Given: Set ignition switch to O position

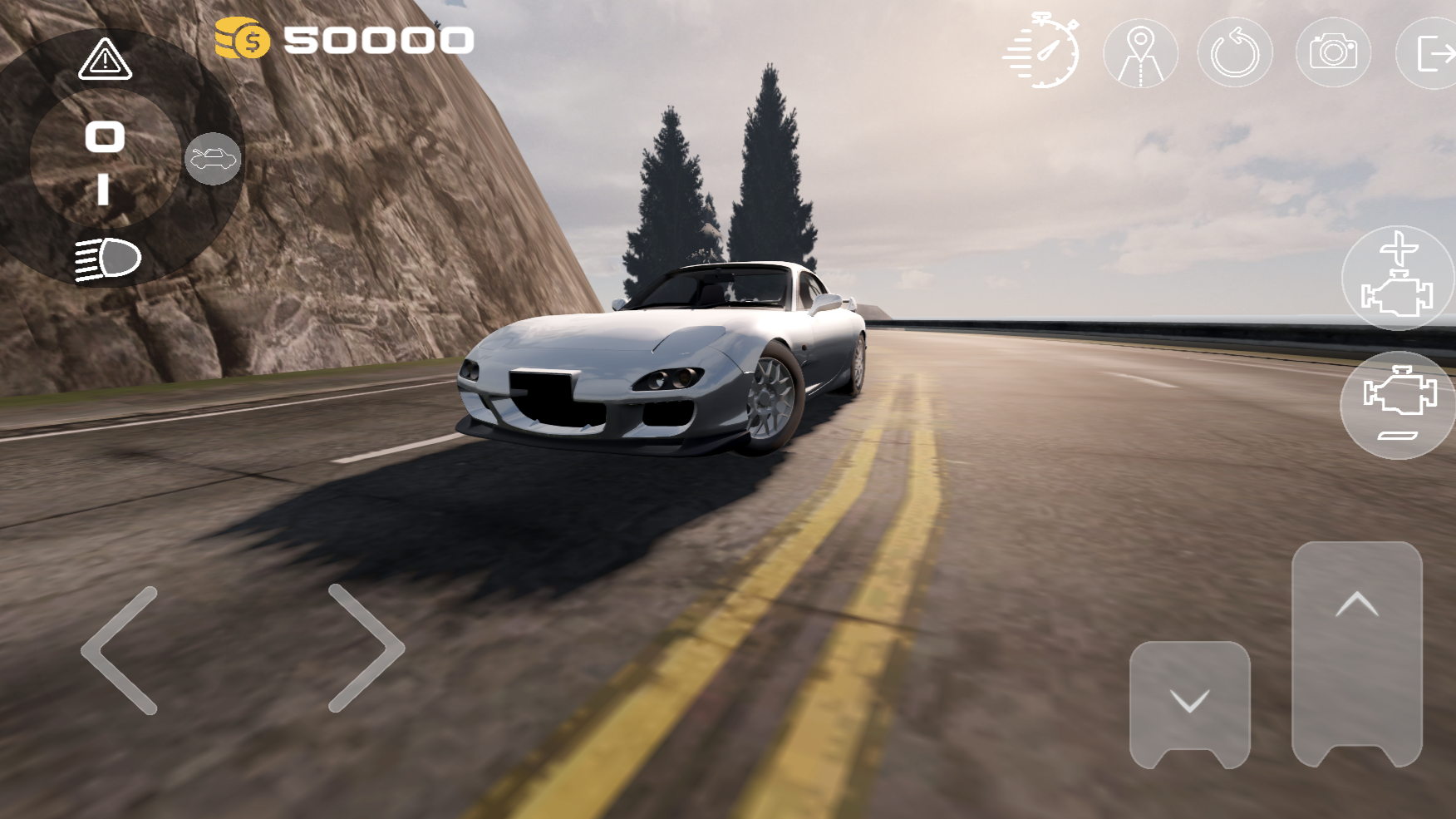Looking at the screenshot, I should pyautogui.click(x=105, y=136).
